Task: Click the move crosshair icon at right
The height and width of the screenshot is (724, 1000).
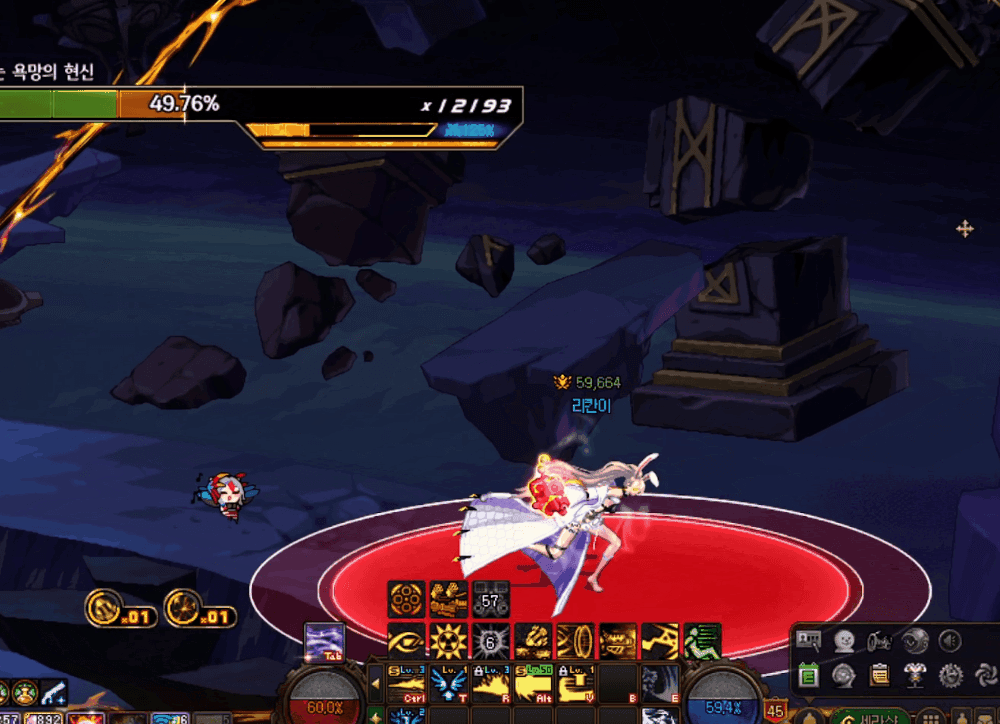Action: tap(964, 229)
